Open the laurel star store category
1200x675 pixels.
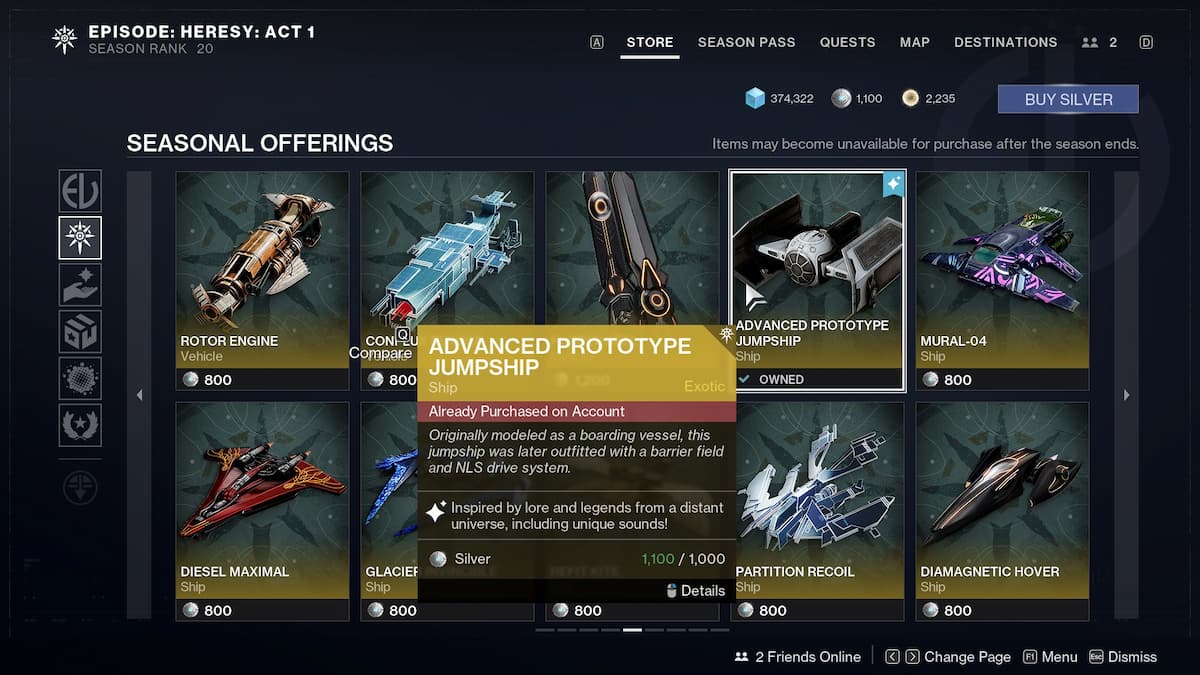click(x=80, y=425)
